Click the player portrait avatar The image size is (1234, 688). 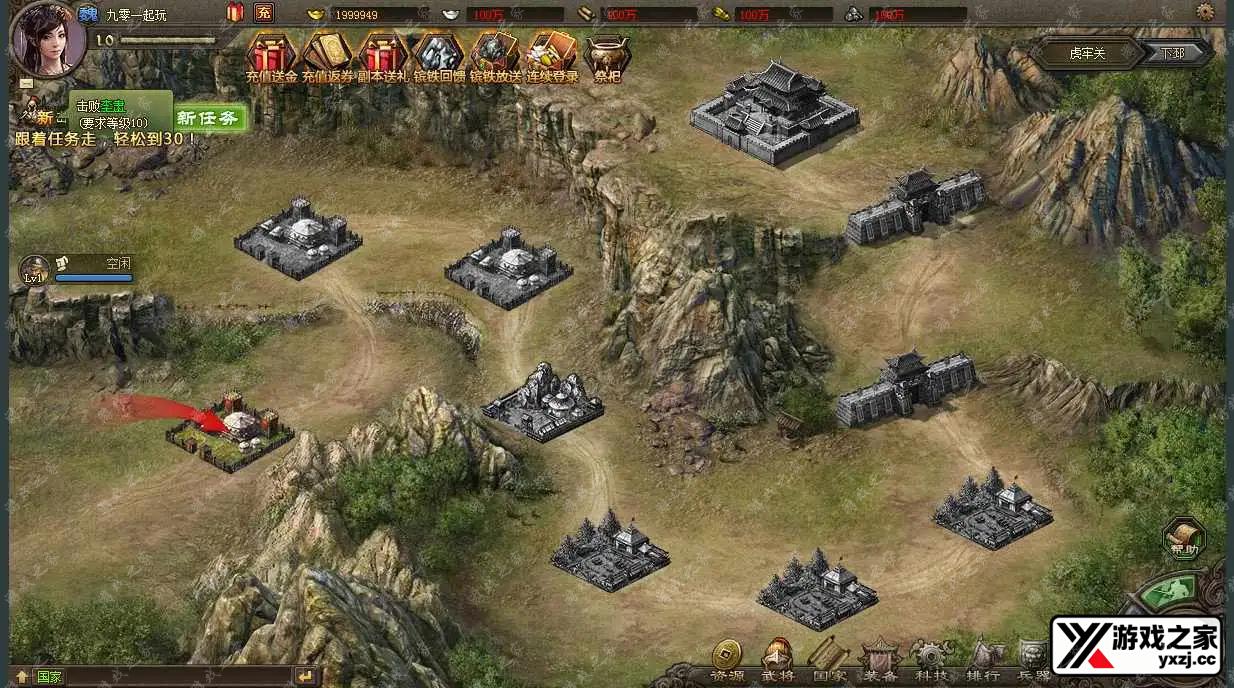(47, 38)
